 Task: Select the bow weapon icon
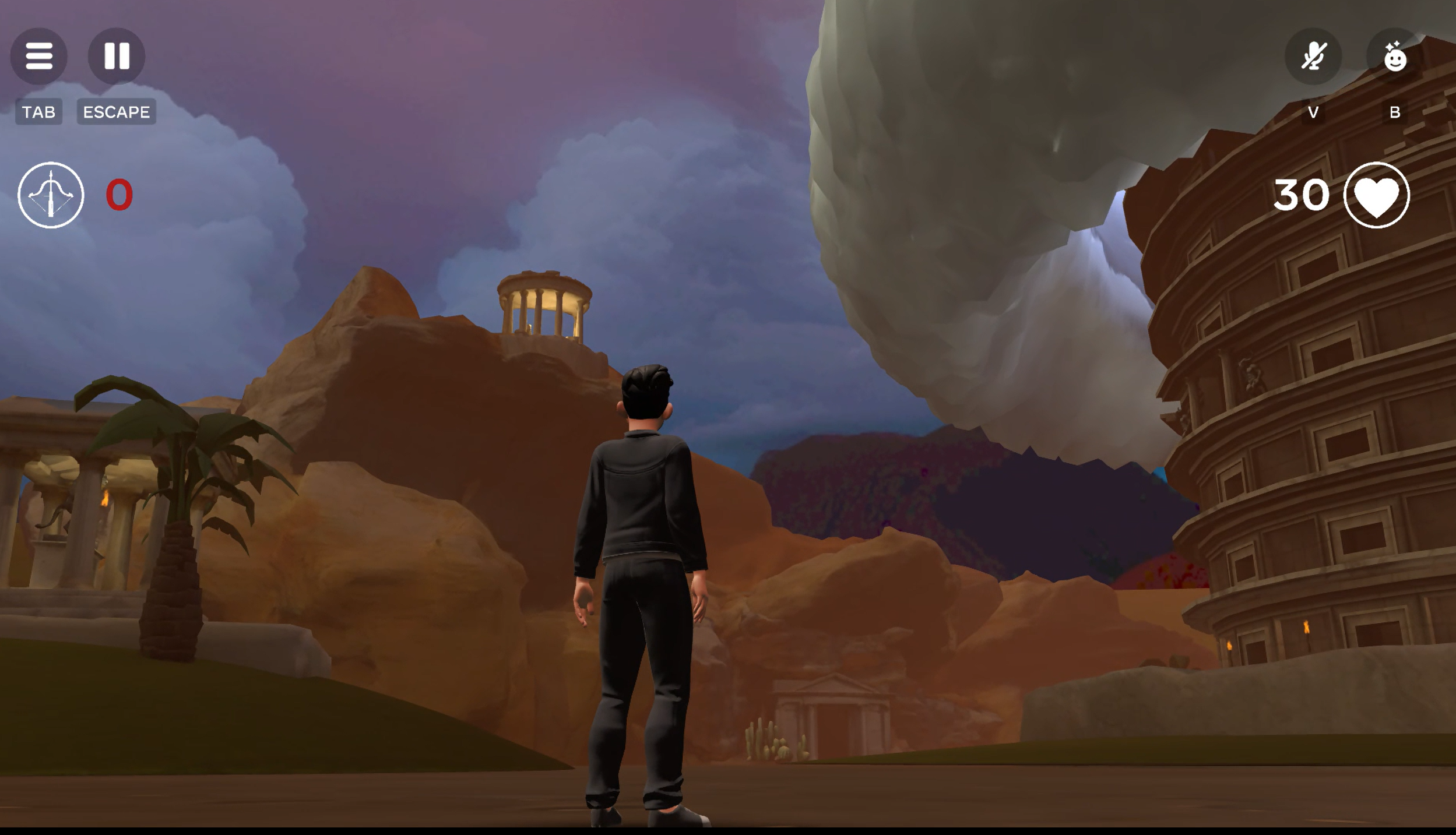pos(51,195)
